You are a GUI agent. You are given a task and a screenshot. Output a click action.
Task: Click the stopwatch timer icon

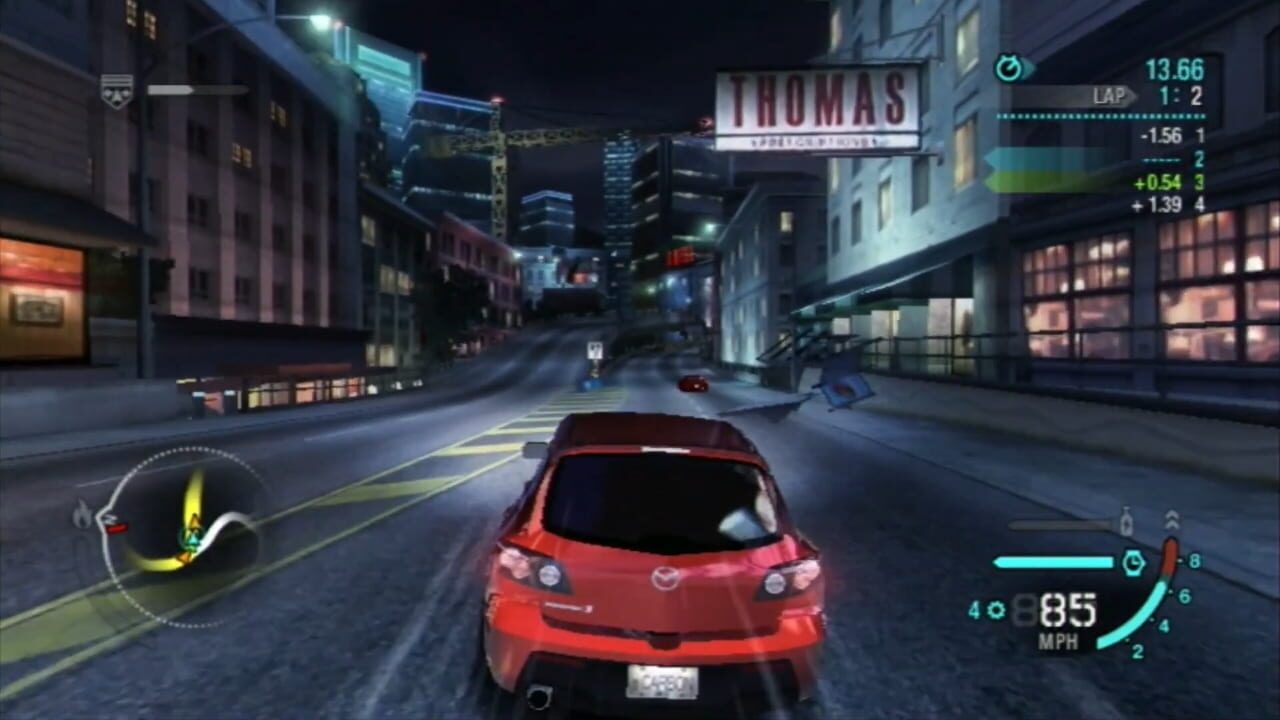click(1010, 68)
